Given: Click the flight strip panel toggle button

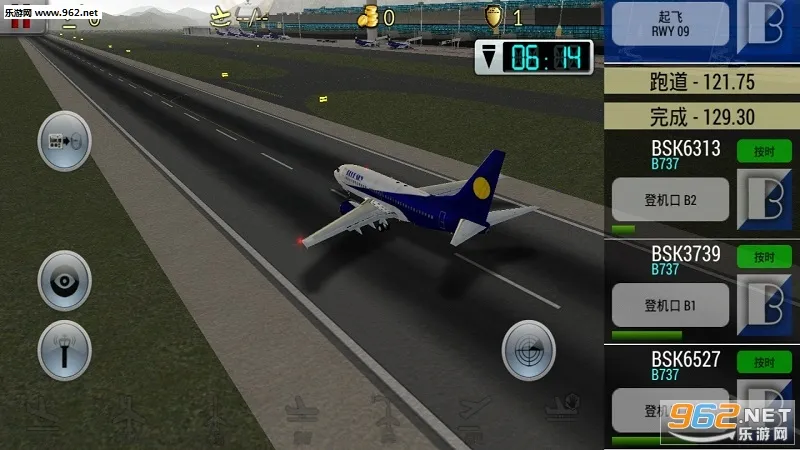Looking at the screenshot, I should (64, 142).
